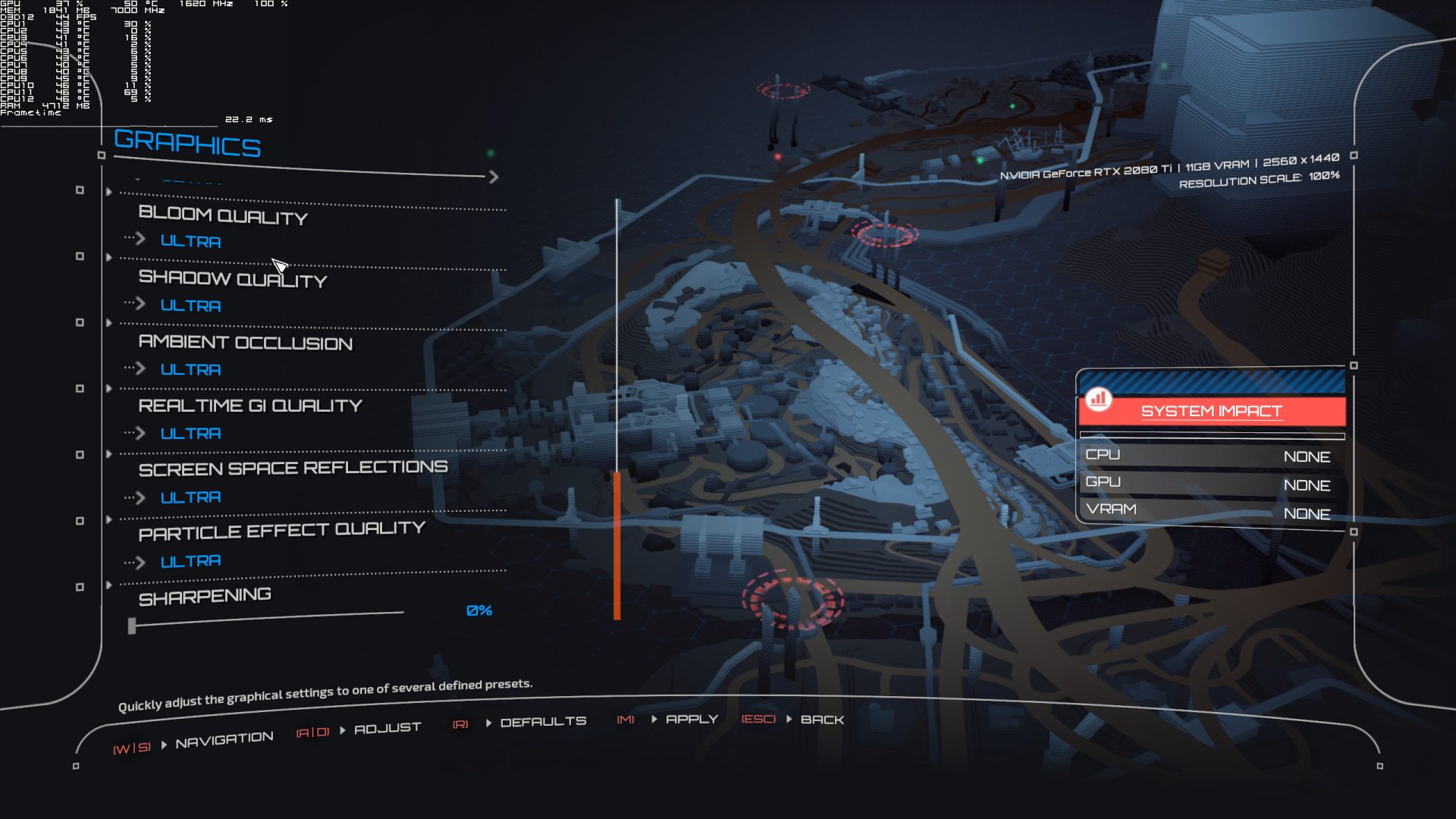1456x819 pixels.
Task: Click APPLY to save changes
Action: [691, 719]
